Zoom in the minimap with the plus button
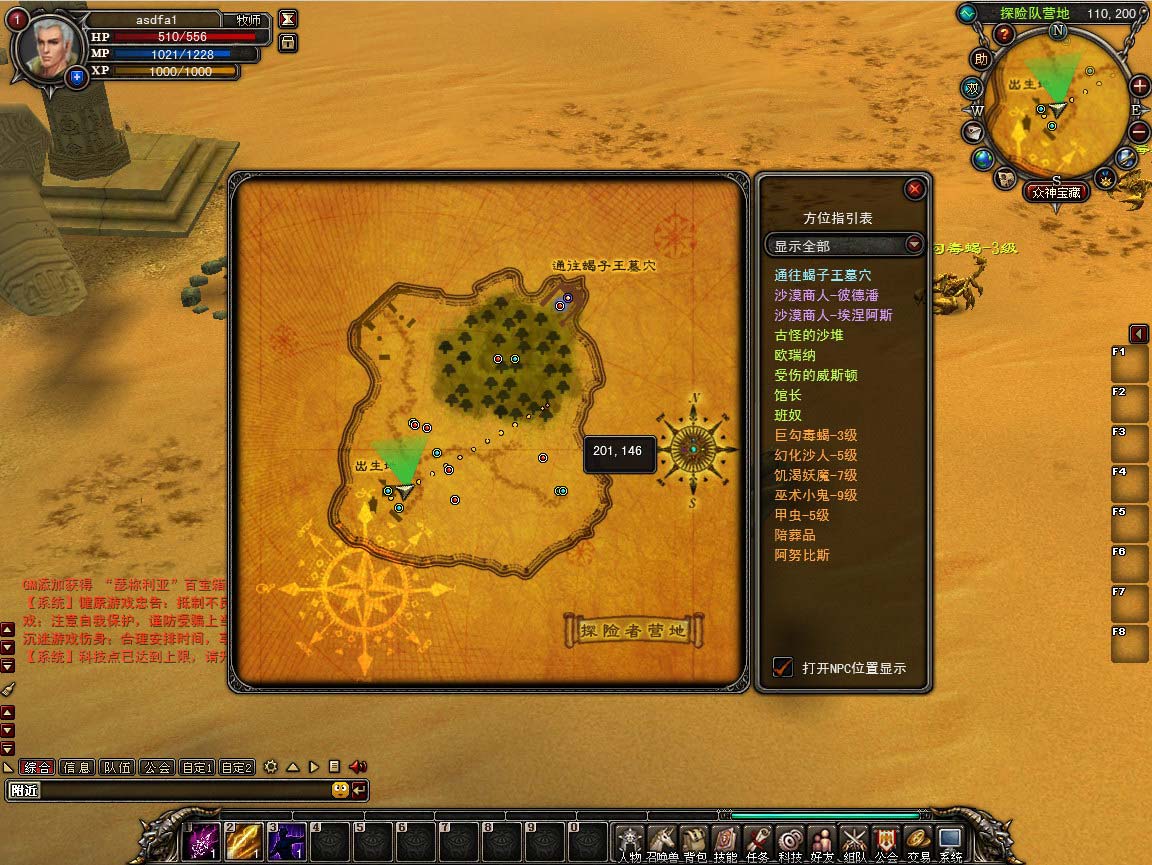The height and width of the screenshot is (865, 1152). [x=1139, y=86]
